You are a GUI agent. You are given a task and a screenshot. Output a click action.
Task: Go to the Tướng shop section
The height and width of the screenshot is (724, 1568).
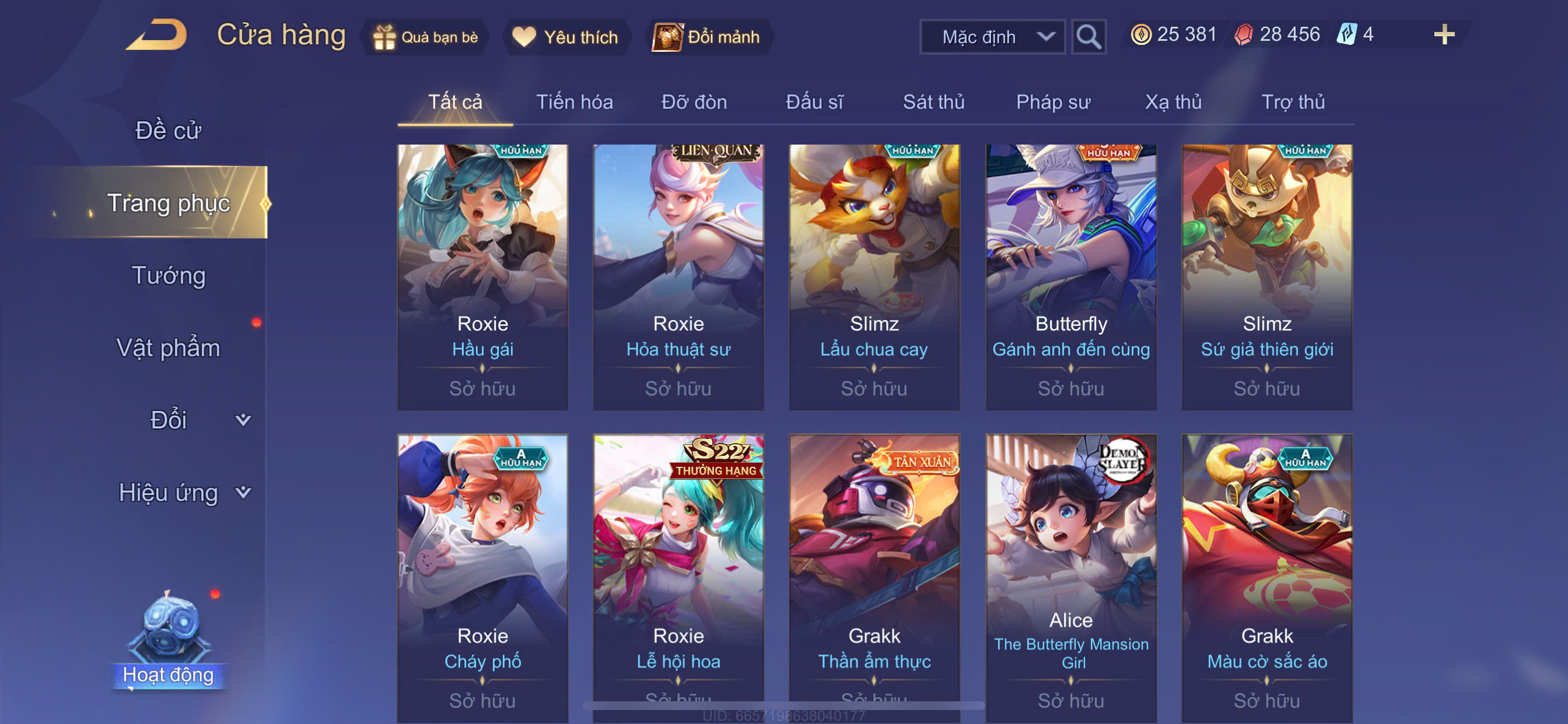click(x=169, y=275)
